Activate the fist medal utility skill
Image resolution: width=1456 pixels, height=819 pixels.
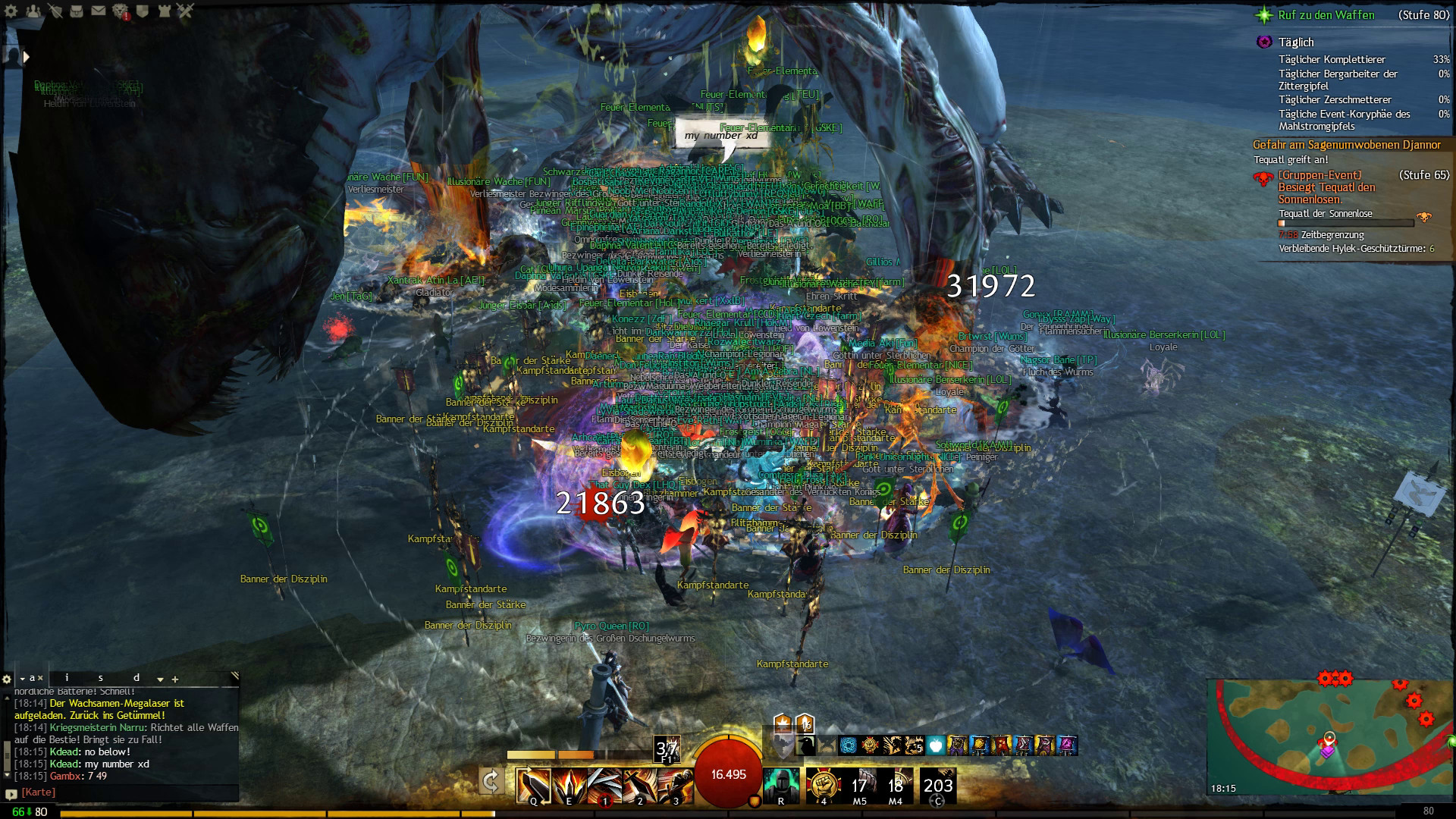(x=823, y=785)
